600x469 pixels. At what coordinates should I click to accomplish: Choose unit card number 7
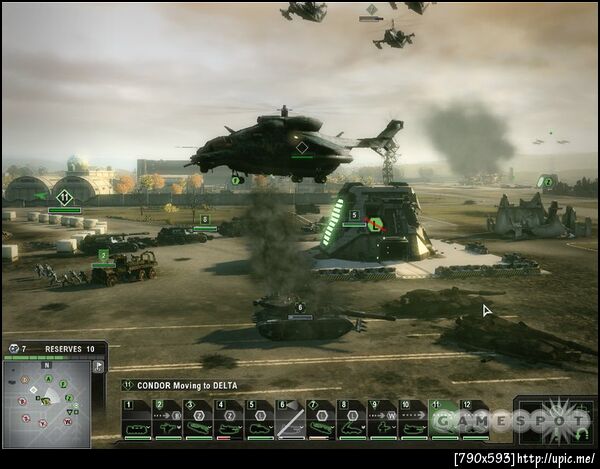click(322, 420)
